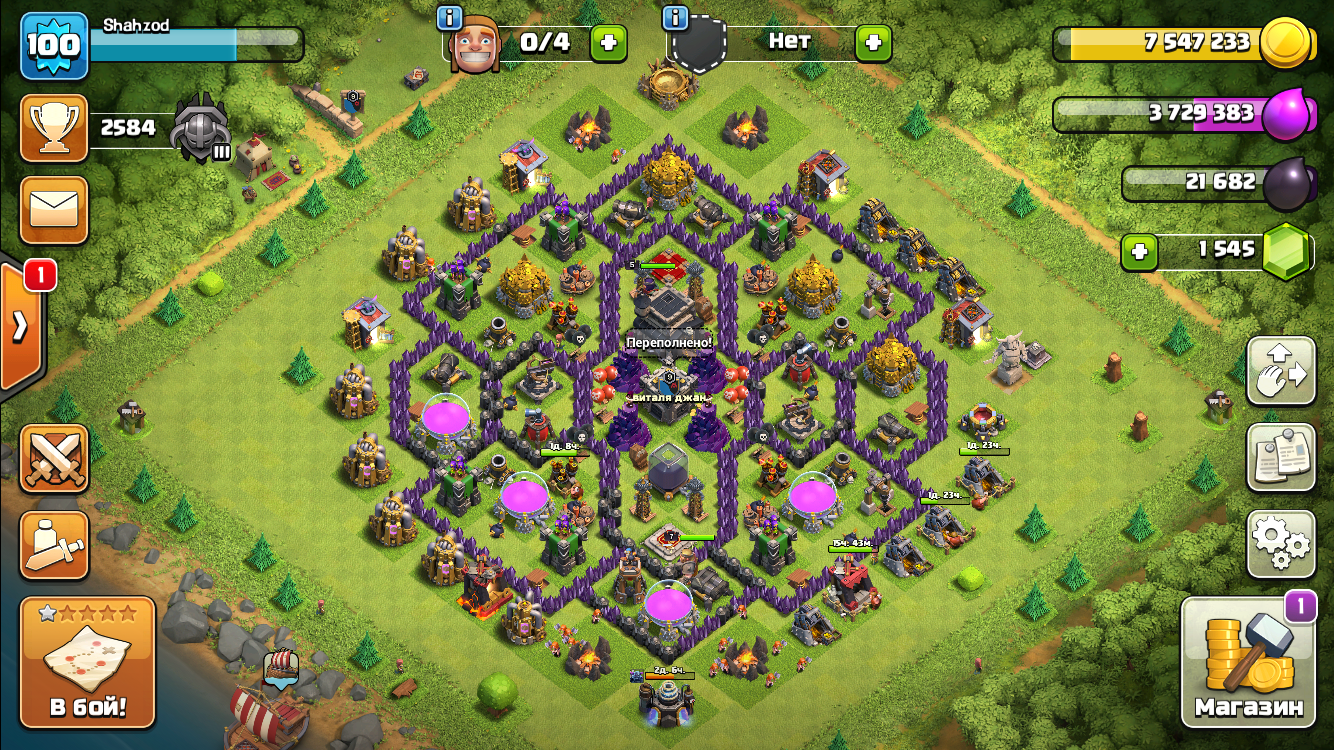Open the layout notes clipboard button

coord(1281,457)
